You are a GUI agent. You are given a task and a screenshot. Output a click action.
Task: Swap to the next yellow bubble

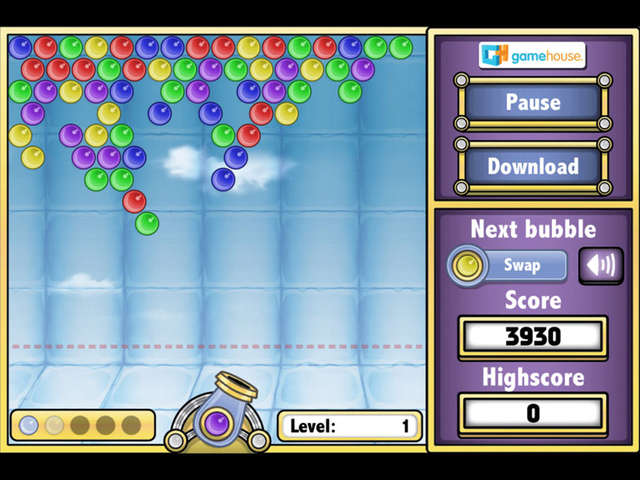[x=507, y=266]
